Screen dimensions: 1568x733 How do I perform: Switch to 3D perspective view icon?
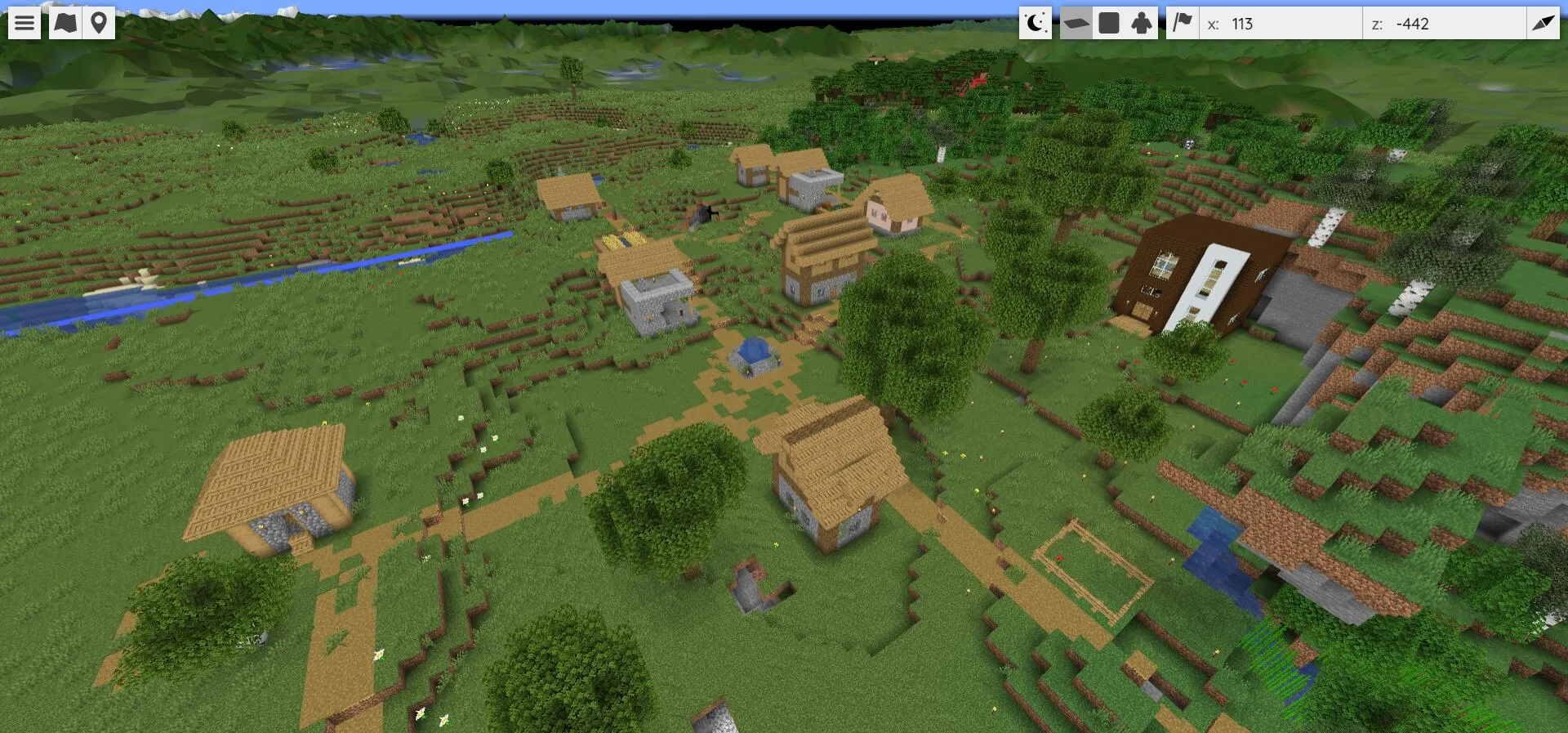pyautogui.click(x=1108, y=22)
